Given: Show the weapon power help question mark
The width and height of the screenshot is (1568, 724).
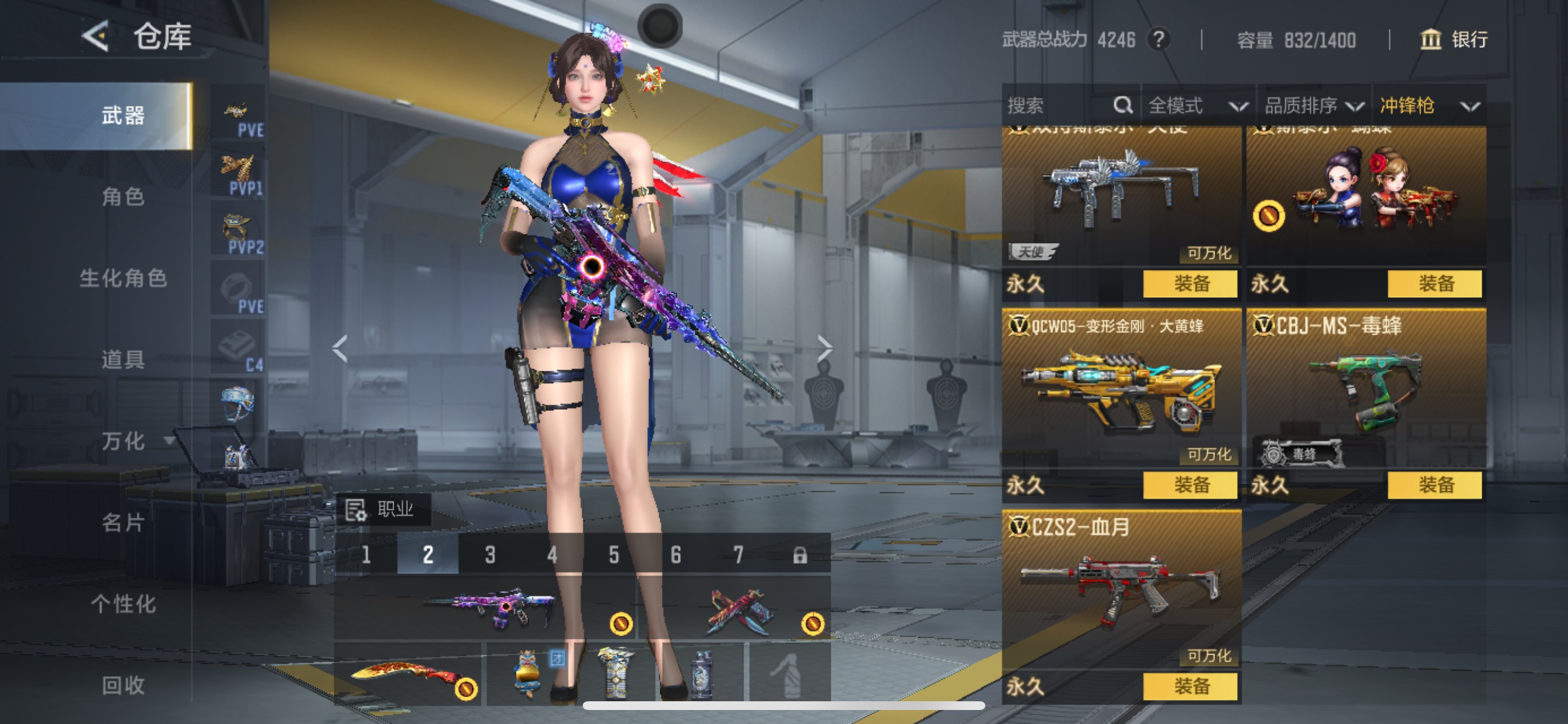Looking at the screenshot, I should pyautogui.click(x=1158, y=40).
